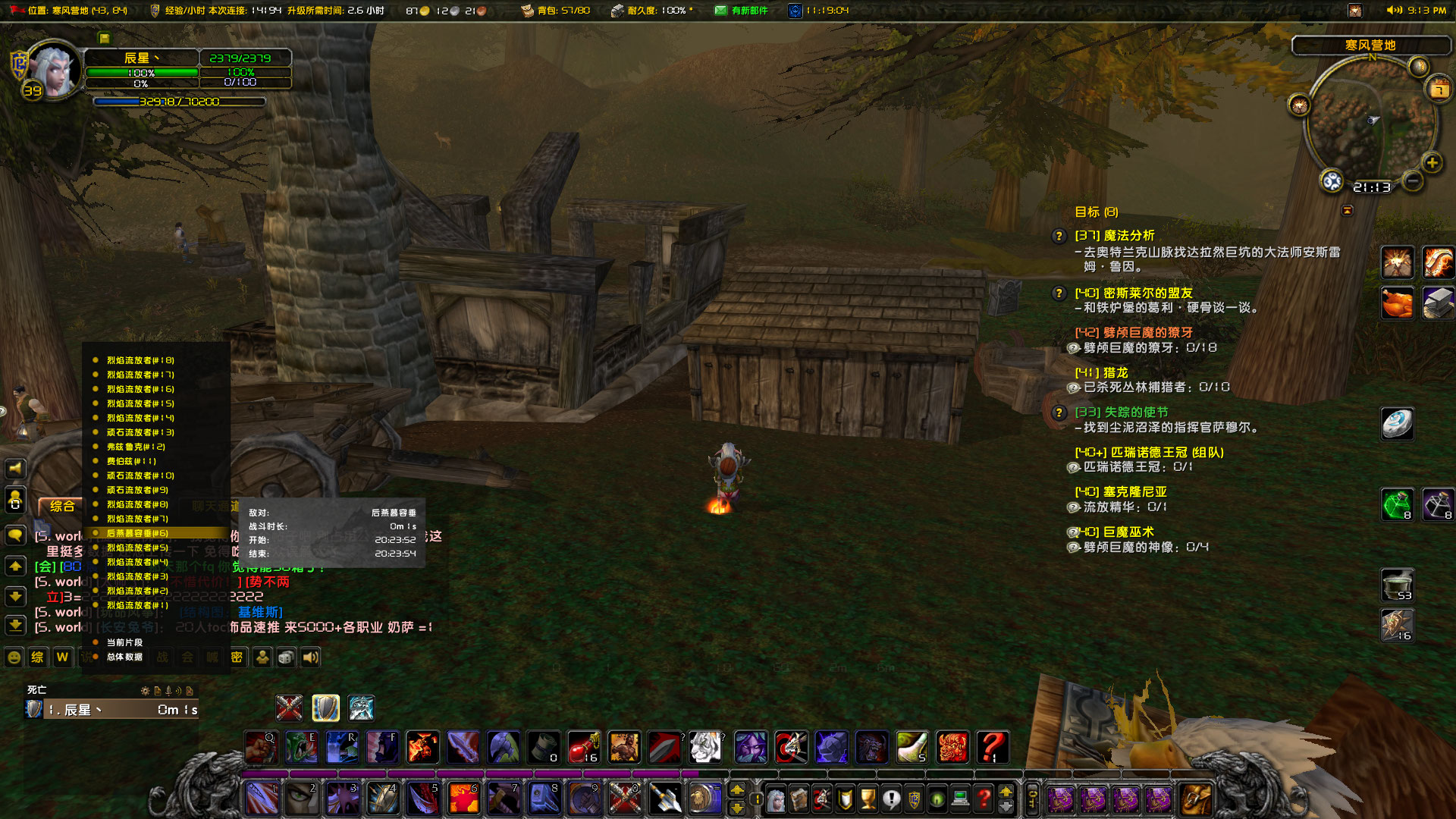View achievements via the golden trophy icon
The height and width of the screenshot is (819, 1456).
(868, 799)
